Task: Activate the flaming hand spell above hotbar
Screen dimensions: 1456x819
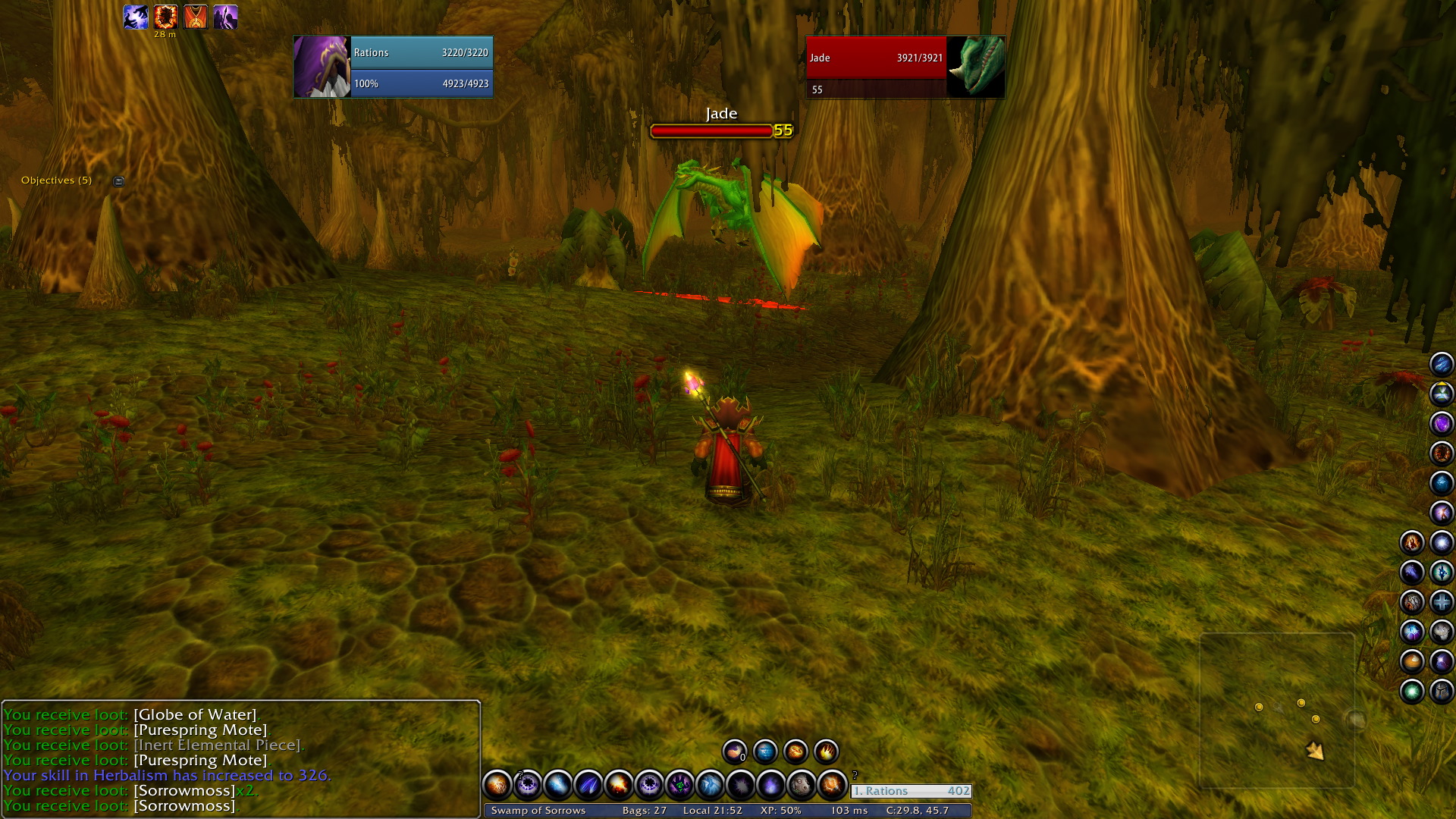Action: pyautogui.click(x=826, y=752)
